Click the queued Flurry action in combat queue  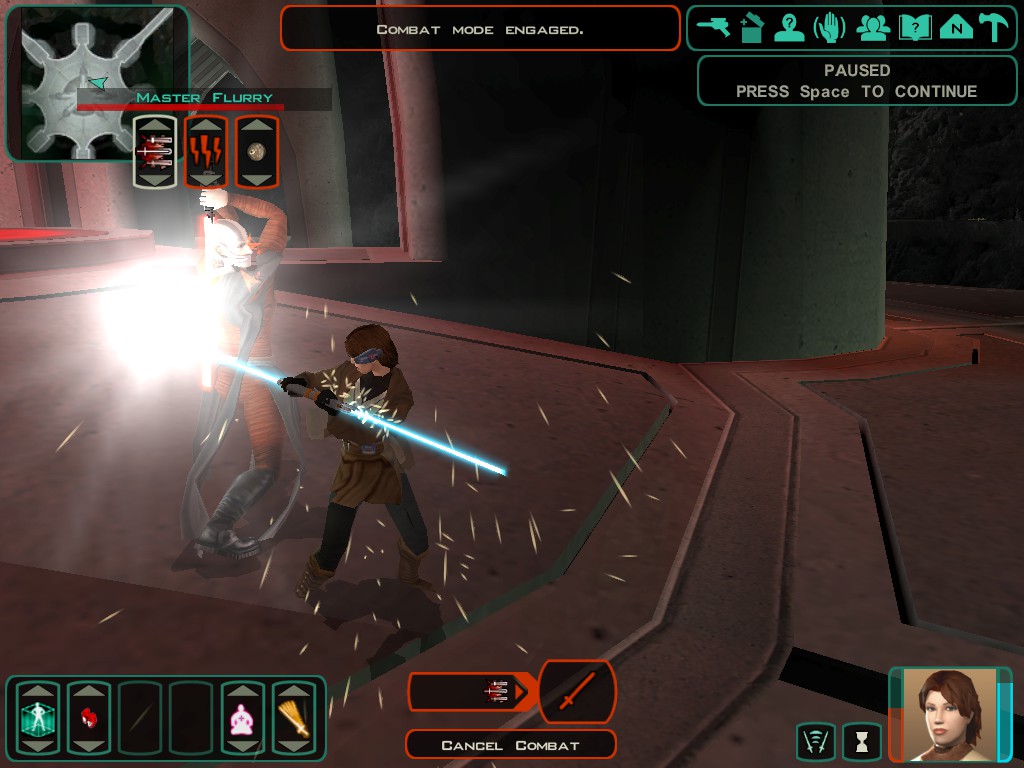point(497,692)
